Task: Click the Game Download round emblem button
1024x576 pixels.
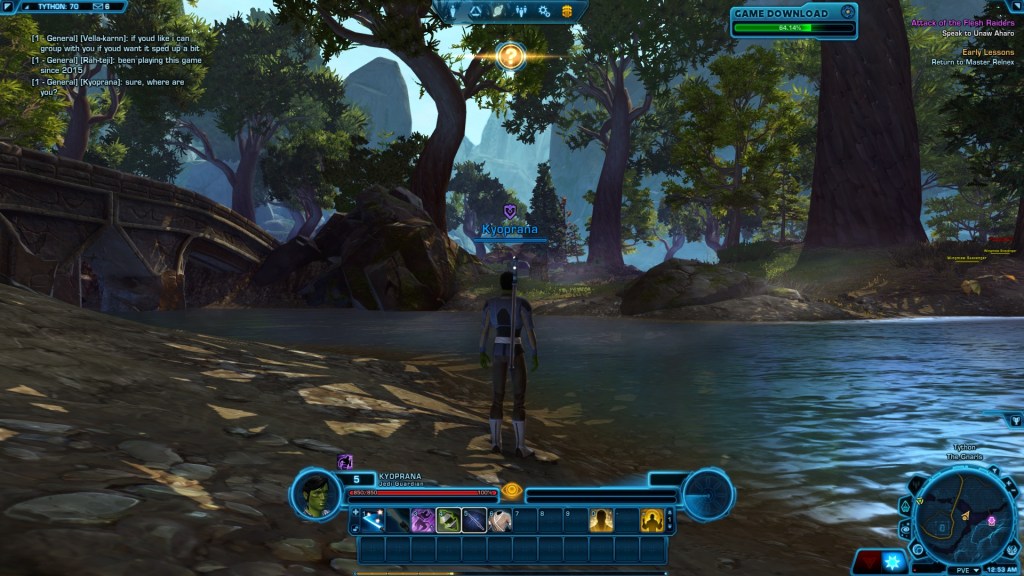Action: (x=848, y=12)
